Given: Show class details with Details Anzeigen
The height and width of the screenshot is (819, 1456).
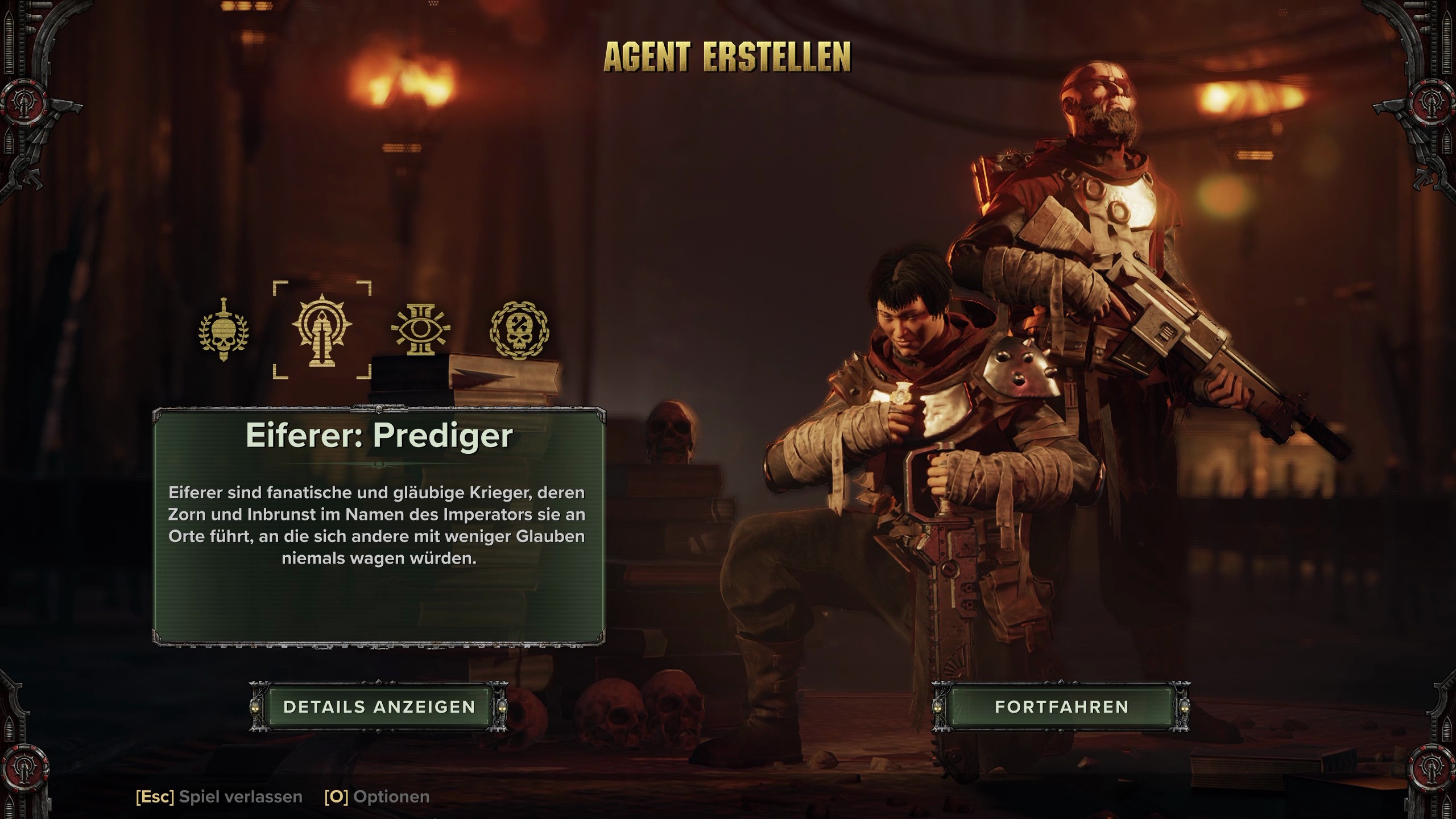Looking at the screenshot, I should coord(379,707).
